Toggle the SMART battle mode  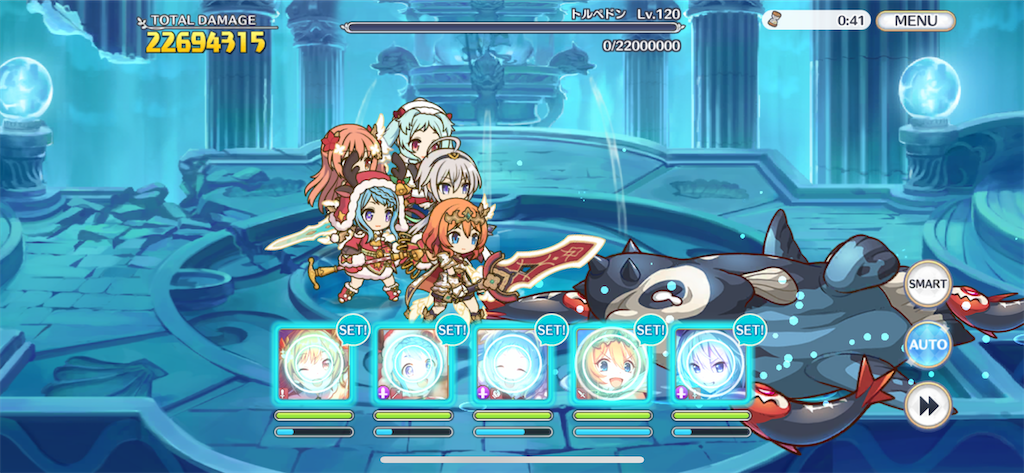[x=926, y=283]
